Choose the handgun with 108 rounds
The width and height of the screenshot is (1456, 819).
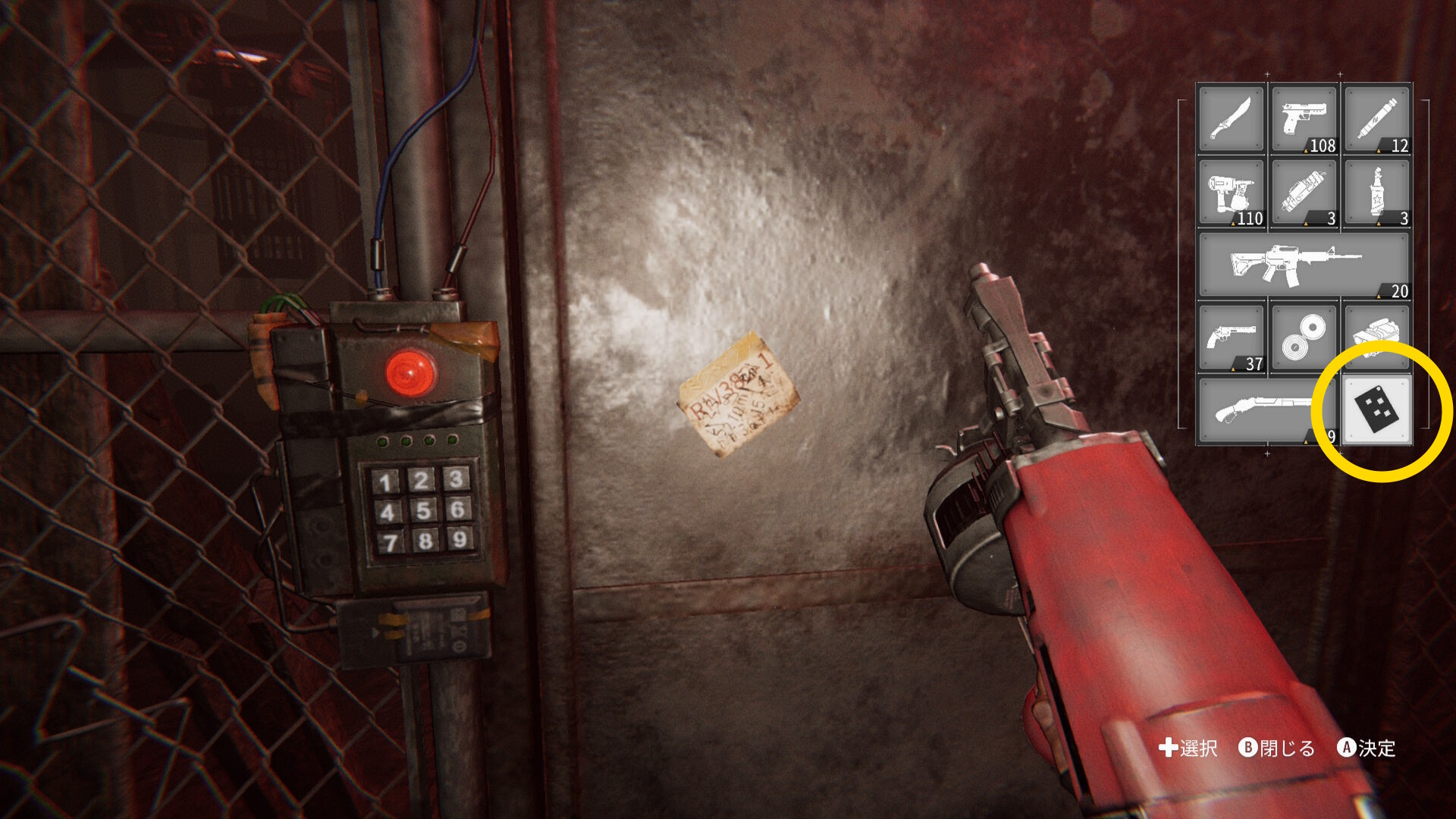1304,119
